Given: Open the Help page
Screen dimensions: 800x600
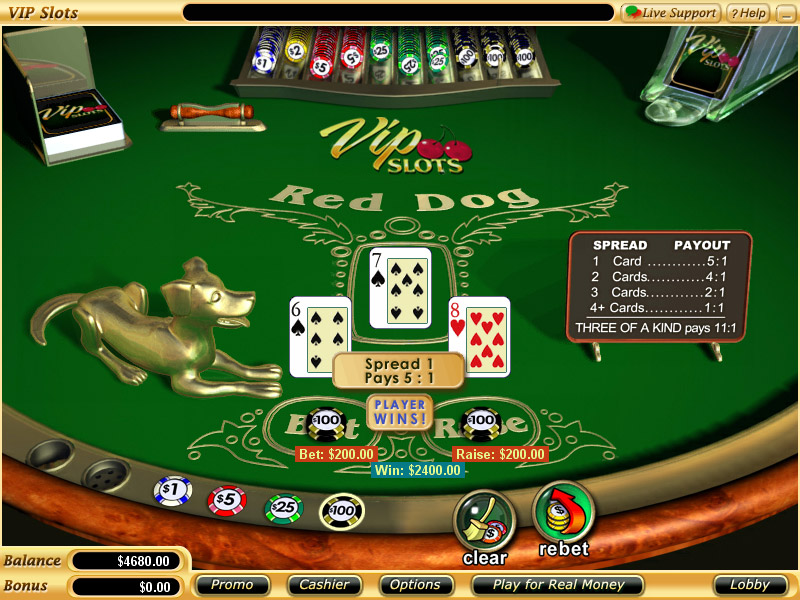Looking at the screenshot, I should coord(747,13).
